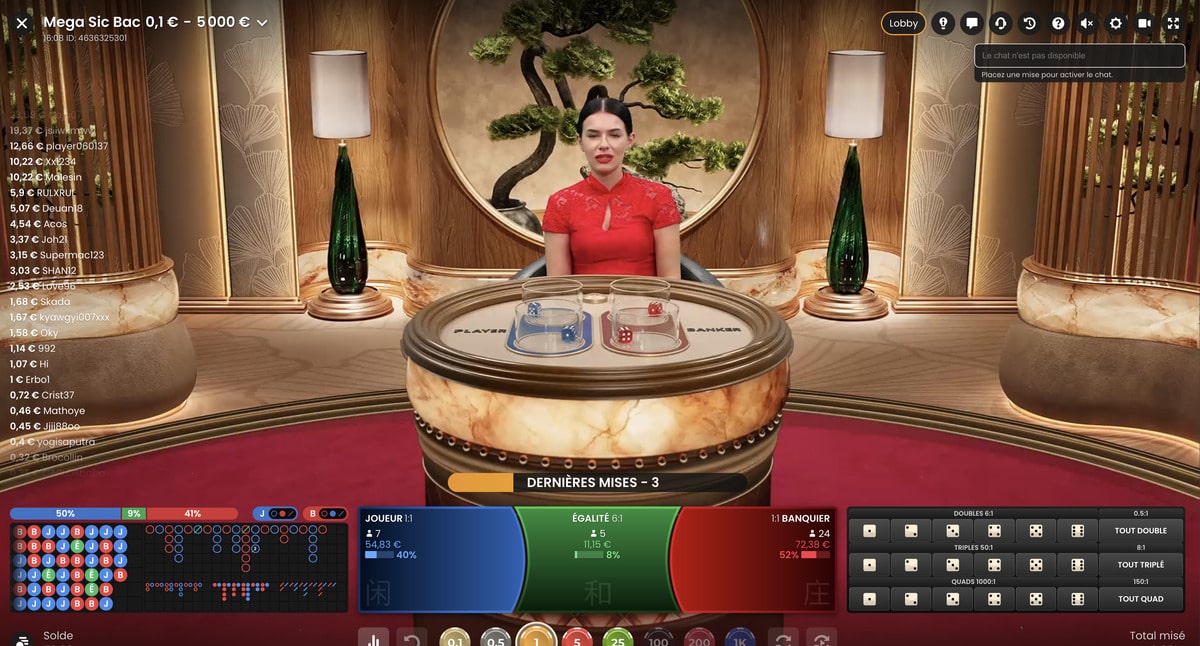
Task: Contact support via headset icon
Action: [1000, 23]
